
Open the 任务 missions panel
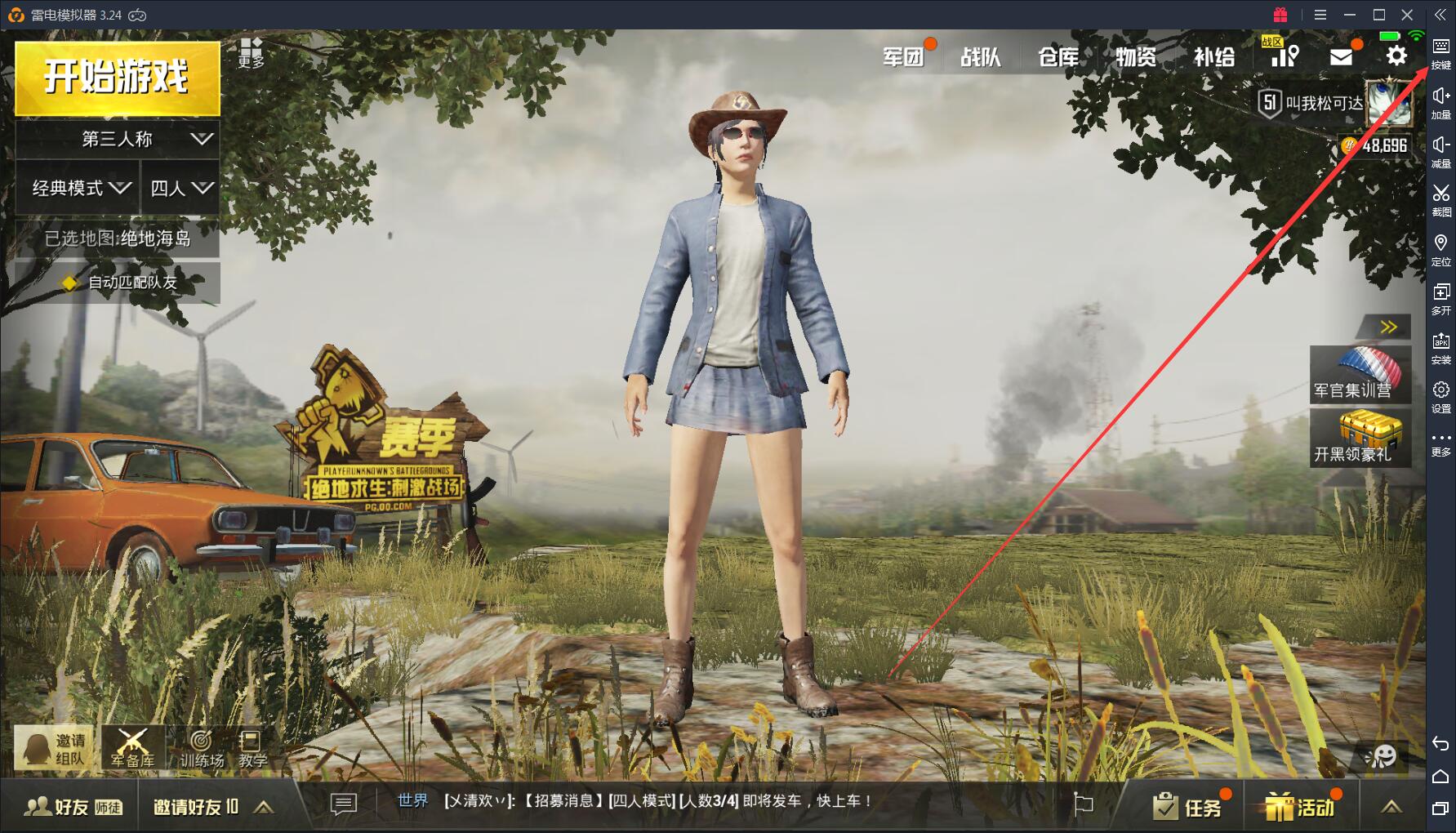1188,807
